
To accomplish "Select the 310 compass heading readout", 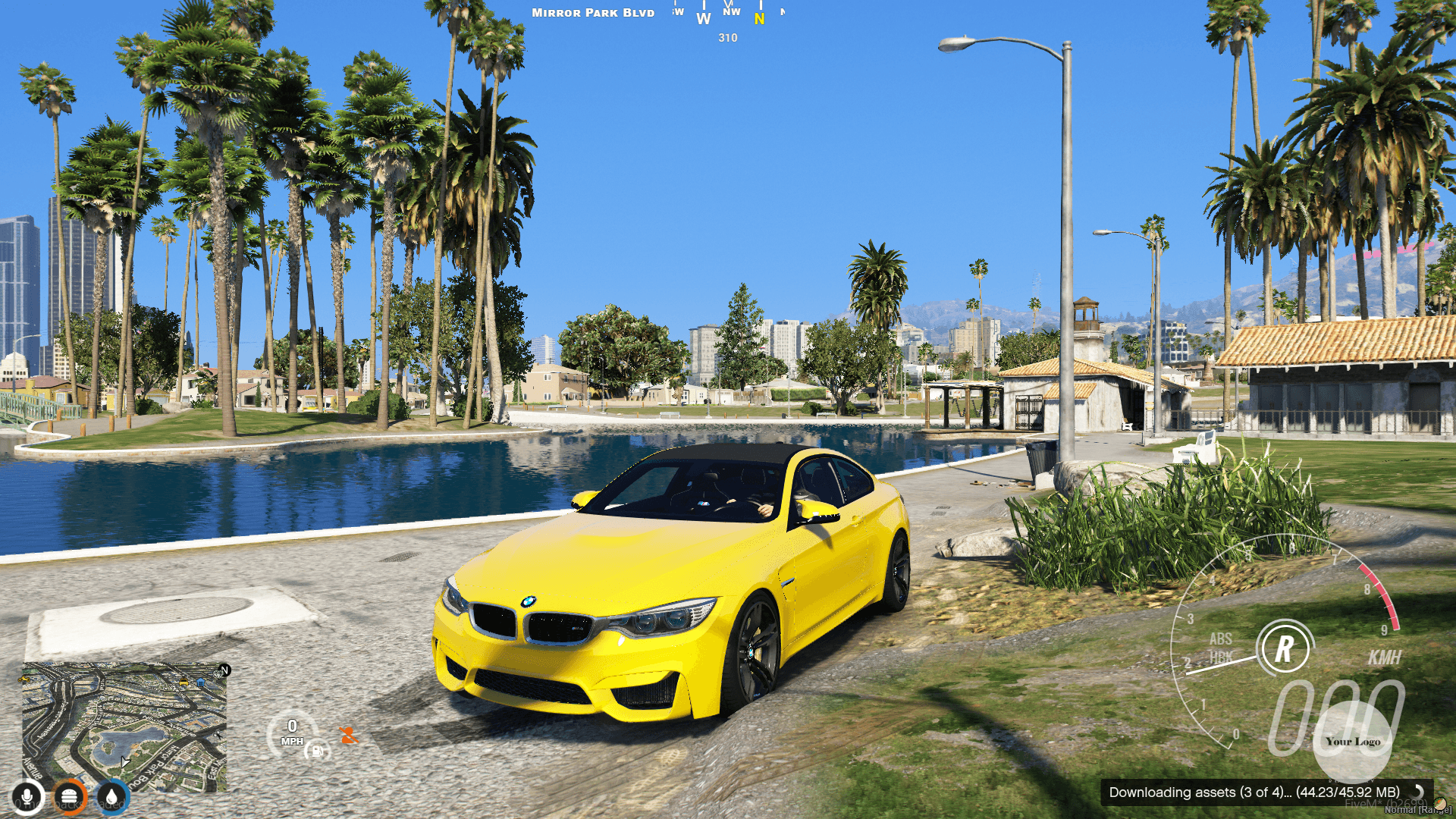I will pyautogui.click(x=726, y=38).
